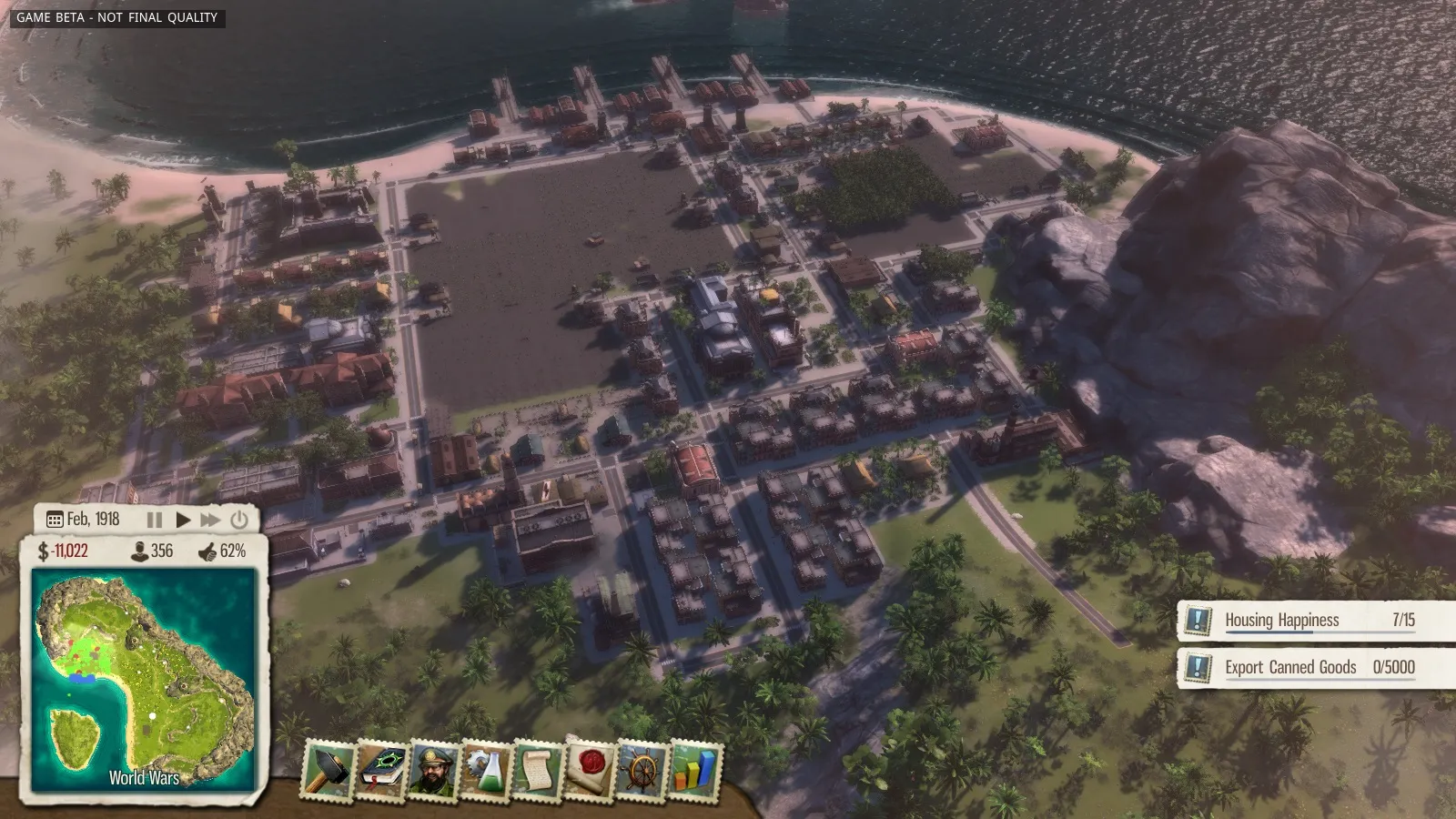Viewport: 1456px width, 819px height.
Task: Click the population citizen icon
Action: pos(140,551)
